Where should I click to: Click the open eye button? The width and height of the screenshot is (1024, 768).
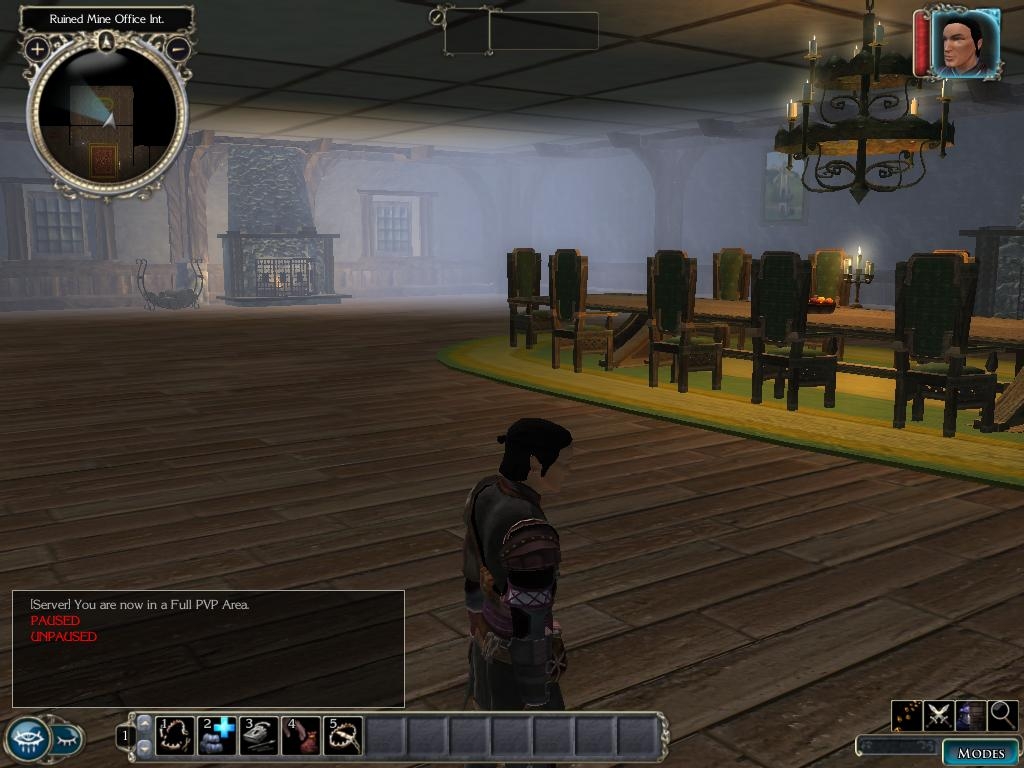point(27,740)
